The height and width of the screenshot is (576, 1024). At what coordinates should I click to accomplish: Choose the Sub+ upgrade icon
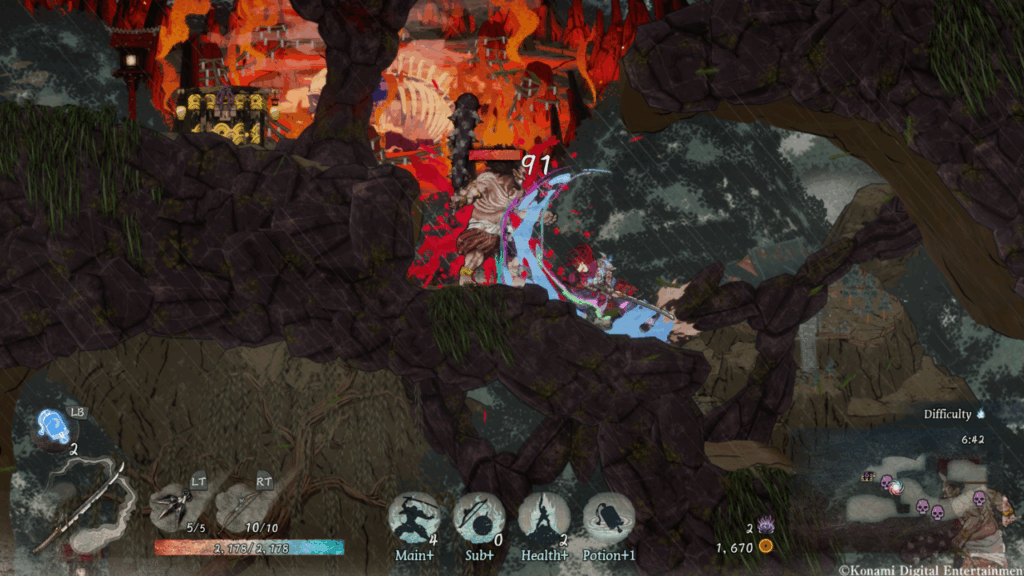coord(478,518)
